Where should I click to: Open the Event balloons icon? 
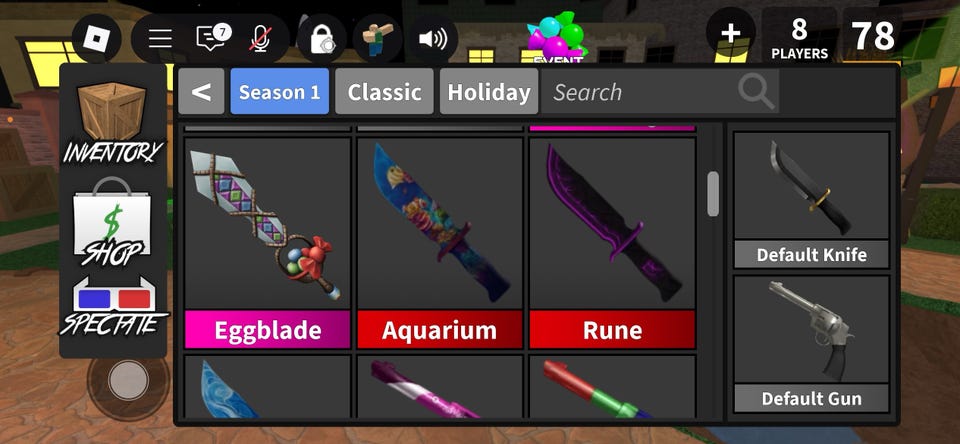[x=557, y=39]
